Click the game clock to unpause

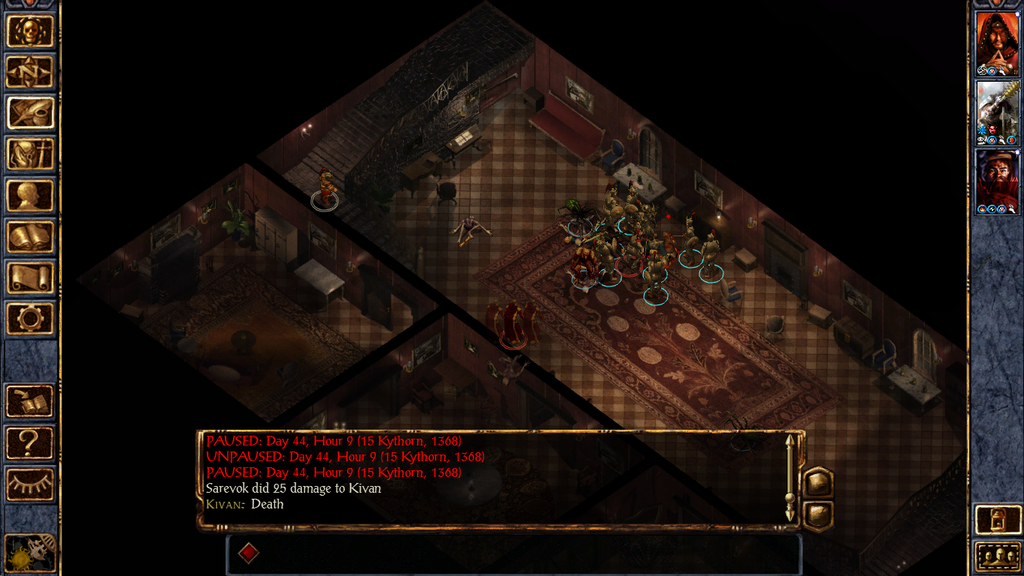tap(29, 551)
